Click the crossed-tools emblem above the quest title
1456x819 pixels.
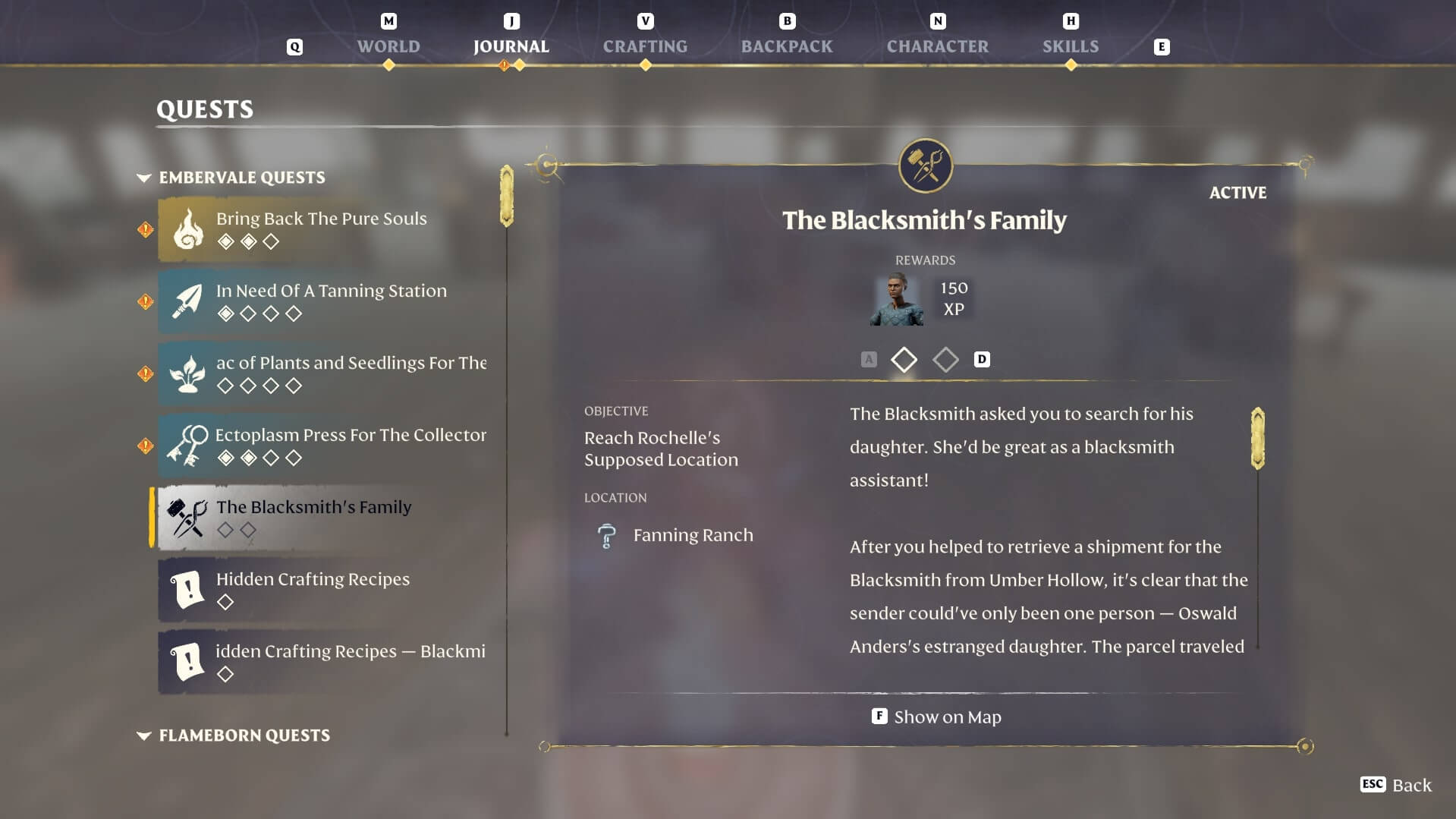tap(925, 166)
